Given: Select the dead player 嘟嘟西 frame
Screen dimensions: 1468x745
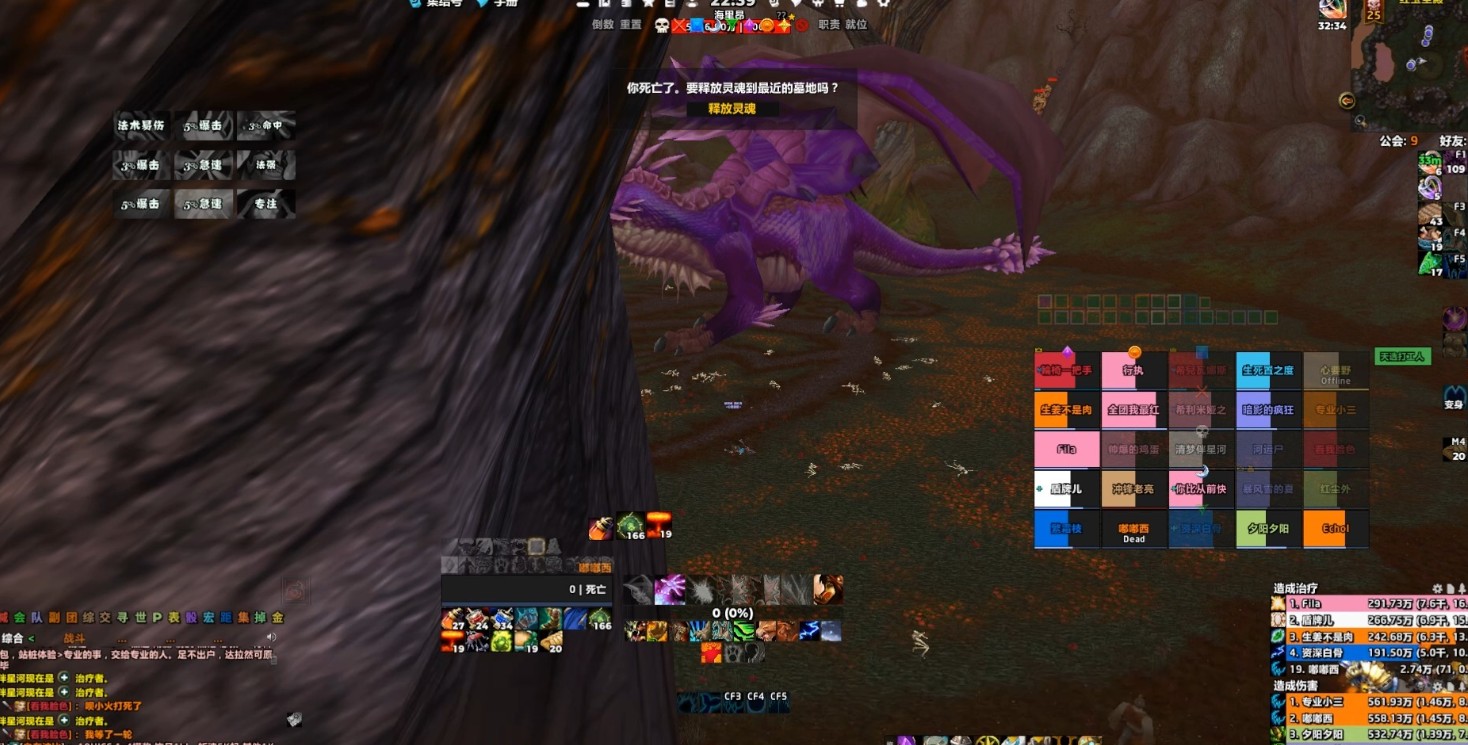Looking at the screenshot, I should pos(1133,530).
